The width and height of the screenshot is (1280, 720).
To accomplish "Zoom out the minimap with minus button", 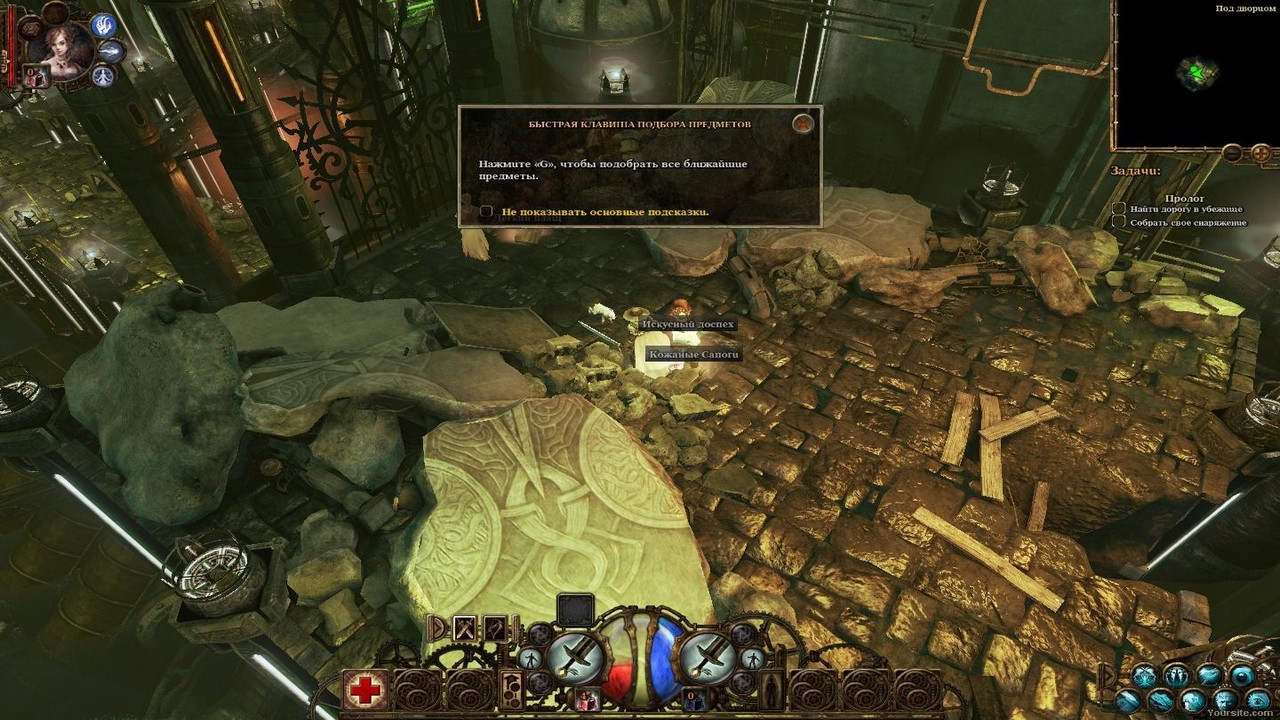I will click(x=1233, y=153).
